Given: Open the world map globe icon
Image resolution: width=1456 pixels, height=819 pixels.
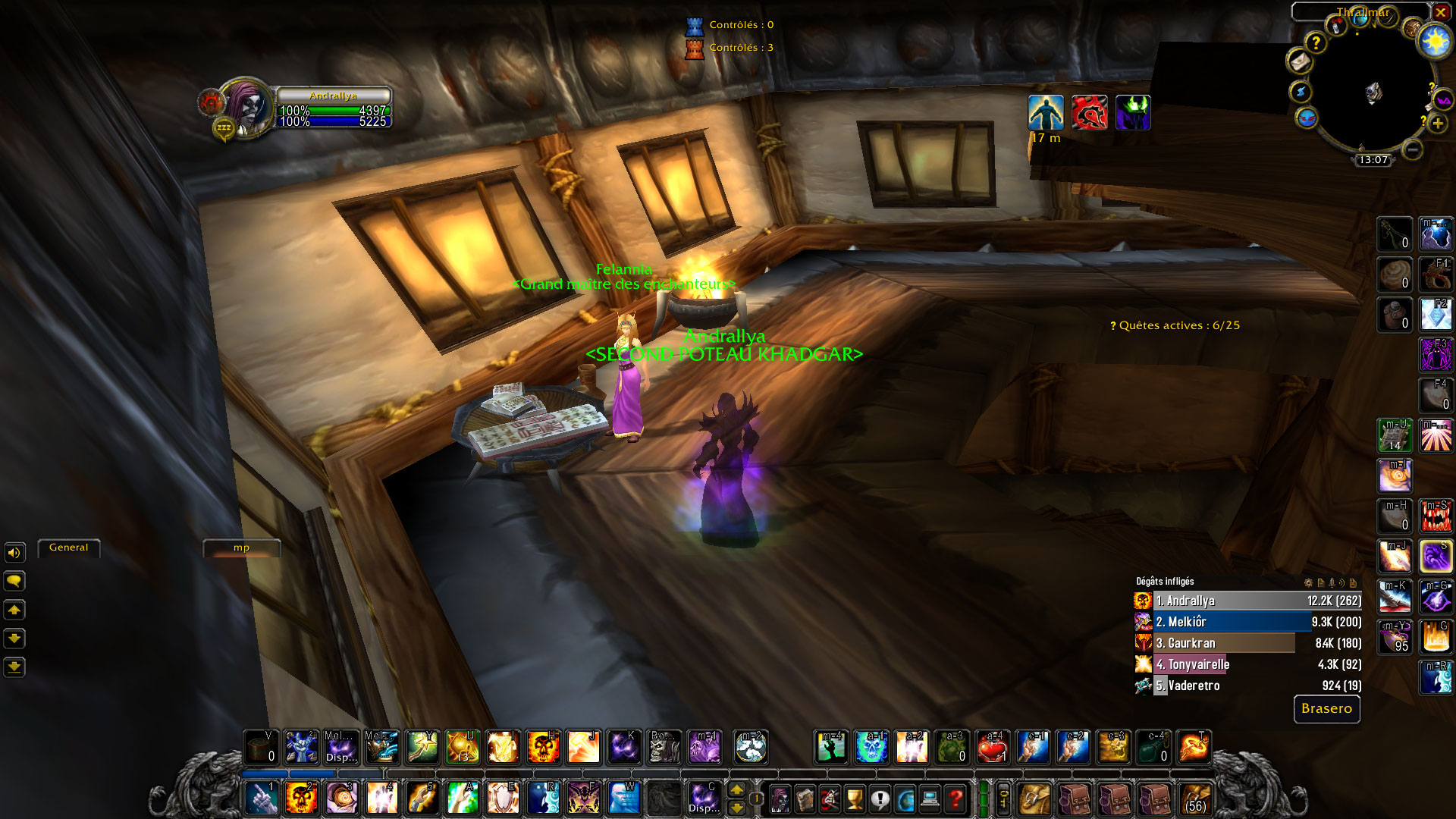Looking at the screenshot, I should (x=906, y=800).
